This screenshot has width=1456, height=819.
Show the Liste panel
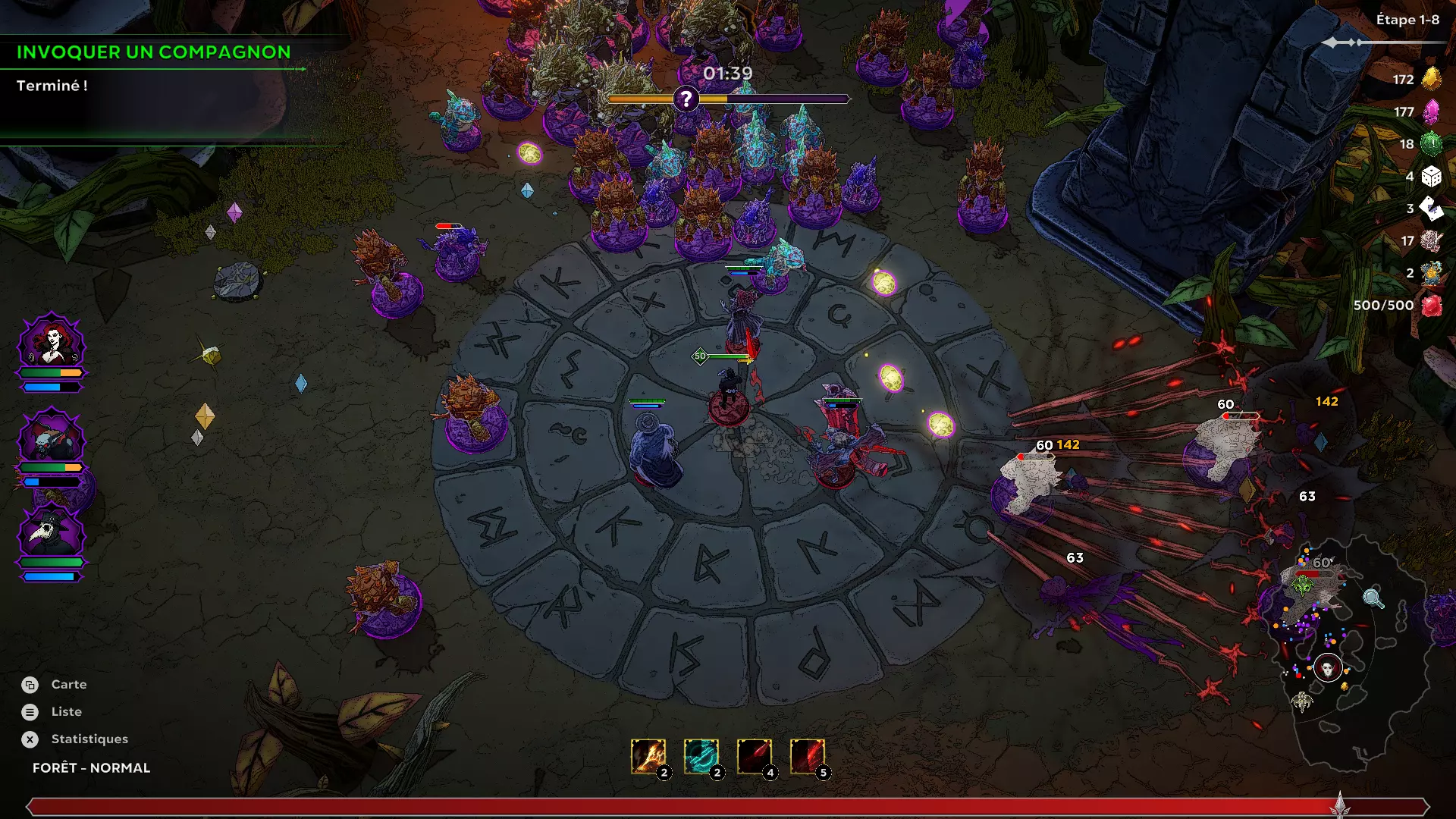click(66, 712)
